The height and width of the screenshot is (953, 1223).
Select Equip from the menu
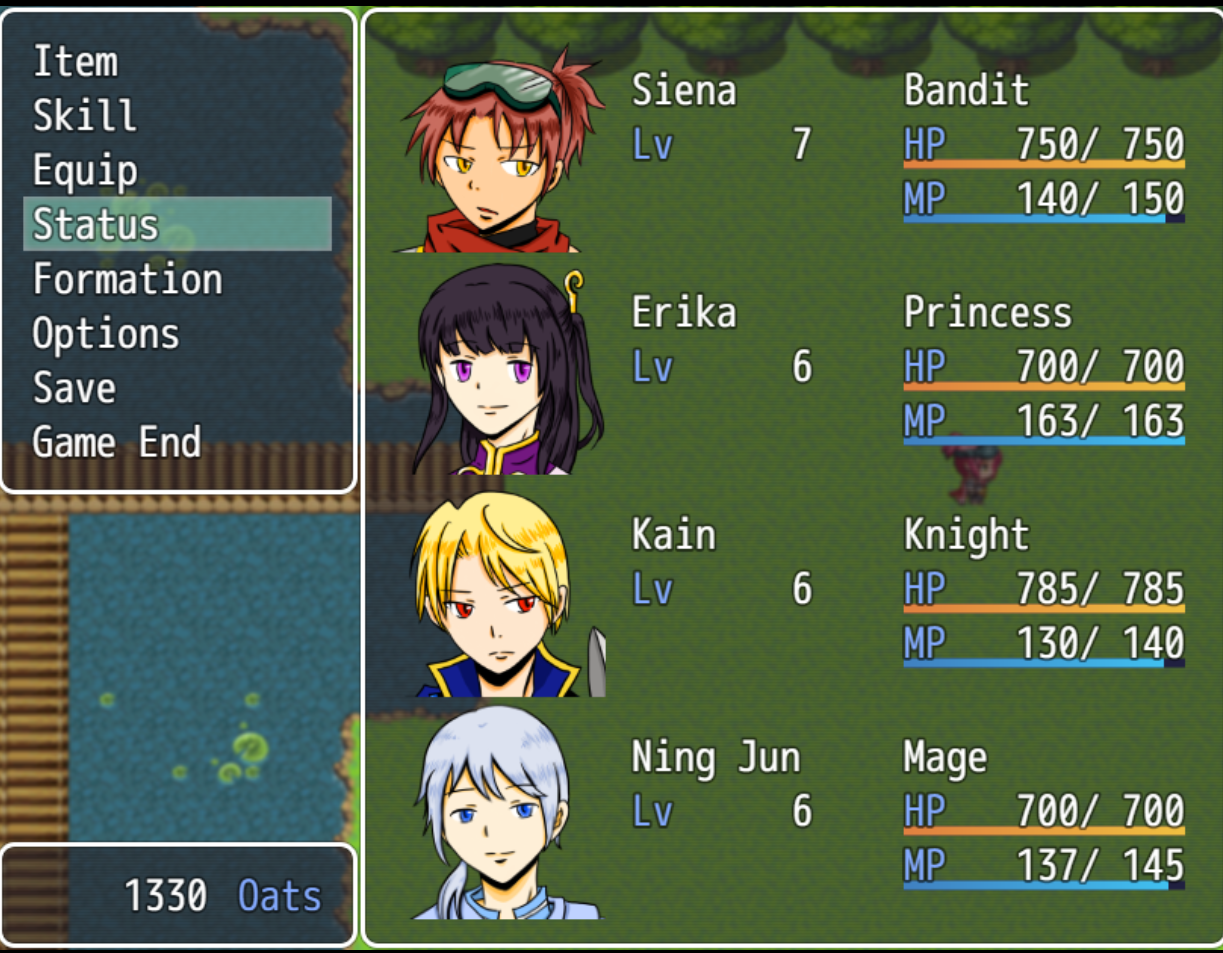tap(85, 170)
